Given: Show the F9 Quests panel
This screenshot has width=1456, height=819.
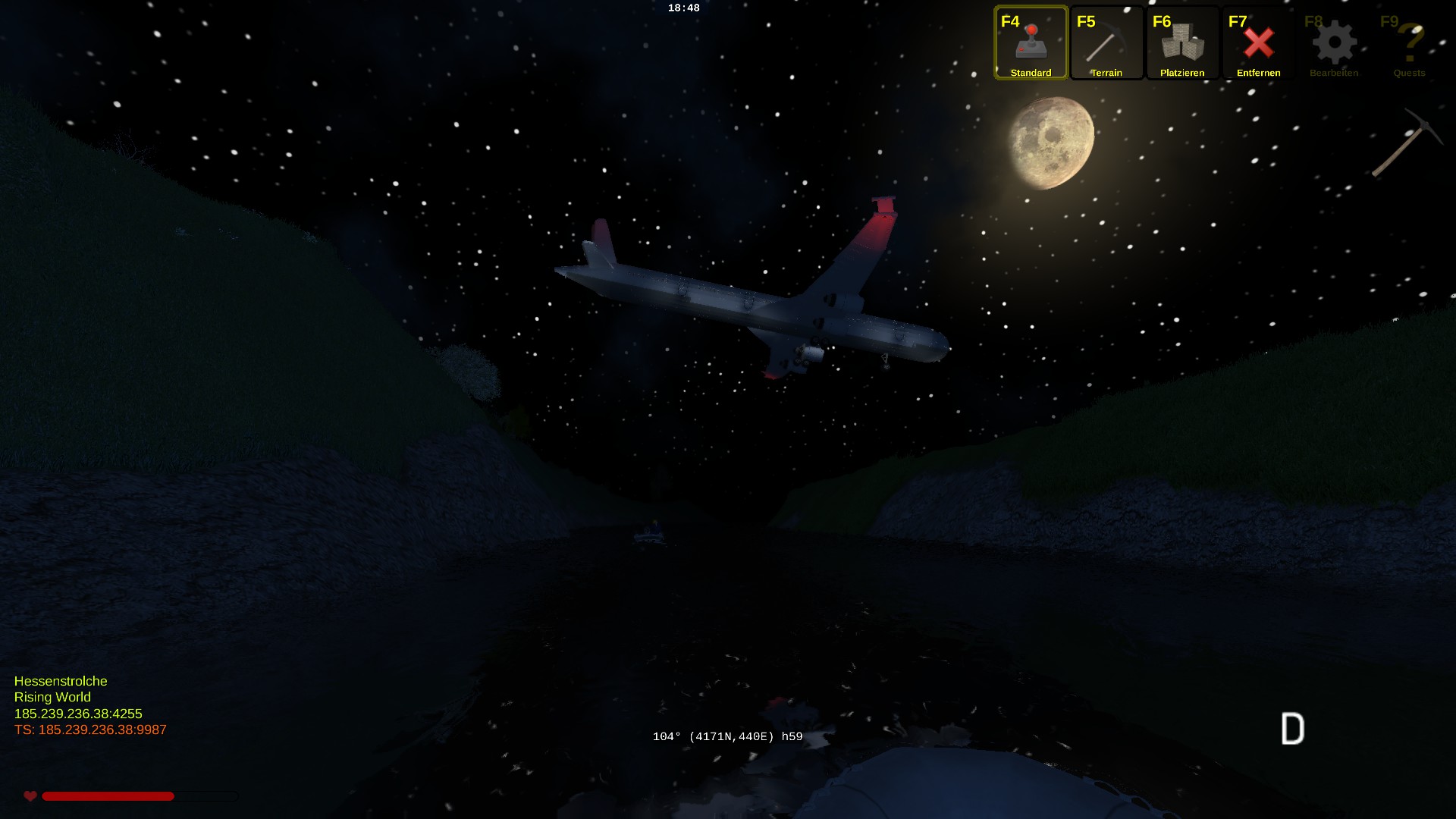Looking at the screenshot, I should [x=1410, y=43].
